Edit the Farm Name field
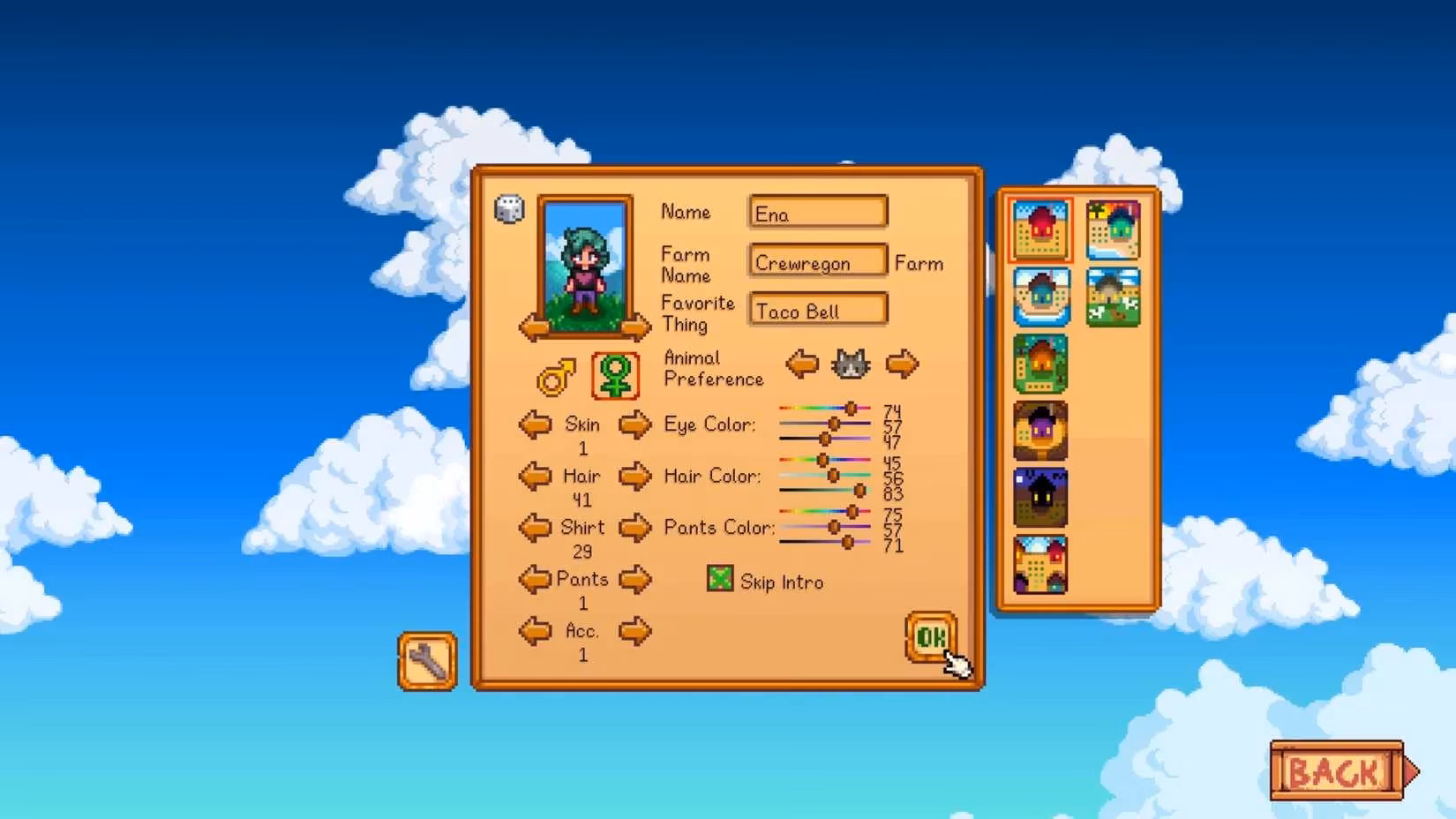The width and height of the screenshot is (1456, 819). coord(818,262)
